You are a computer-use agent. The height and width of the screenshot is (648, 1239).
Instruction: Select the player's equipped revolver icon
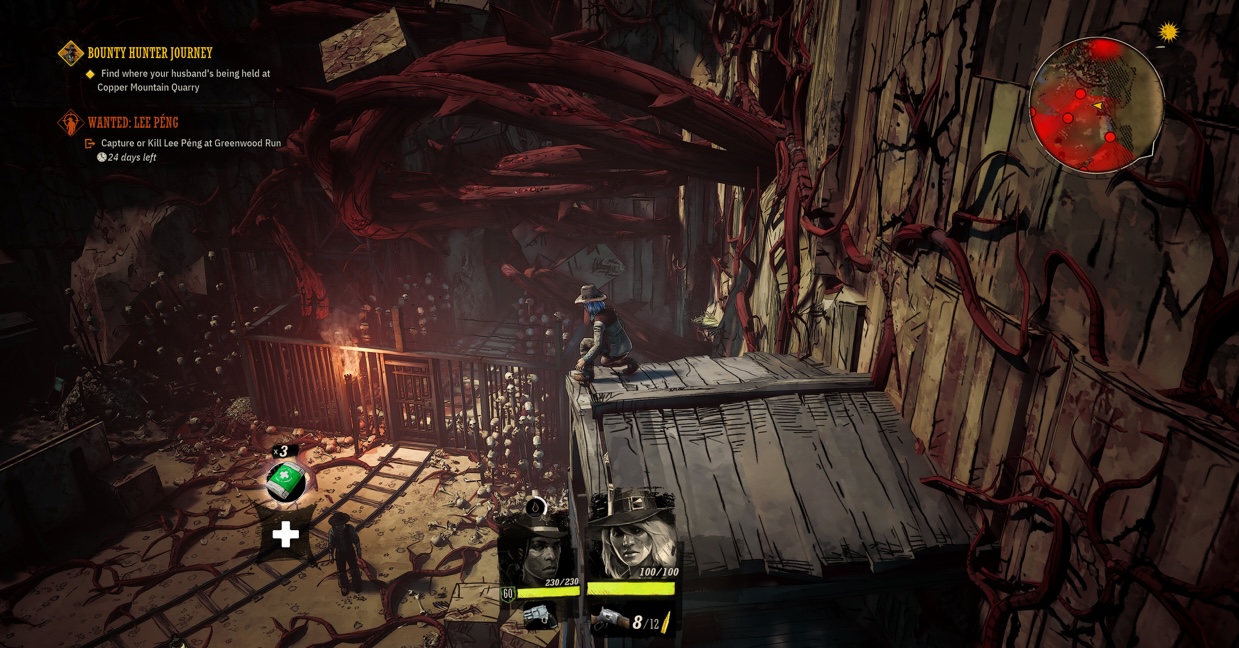(609, 622)
